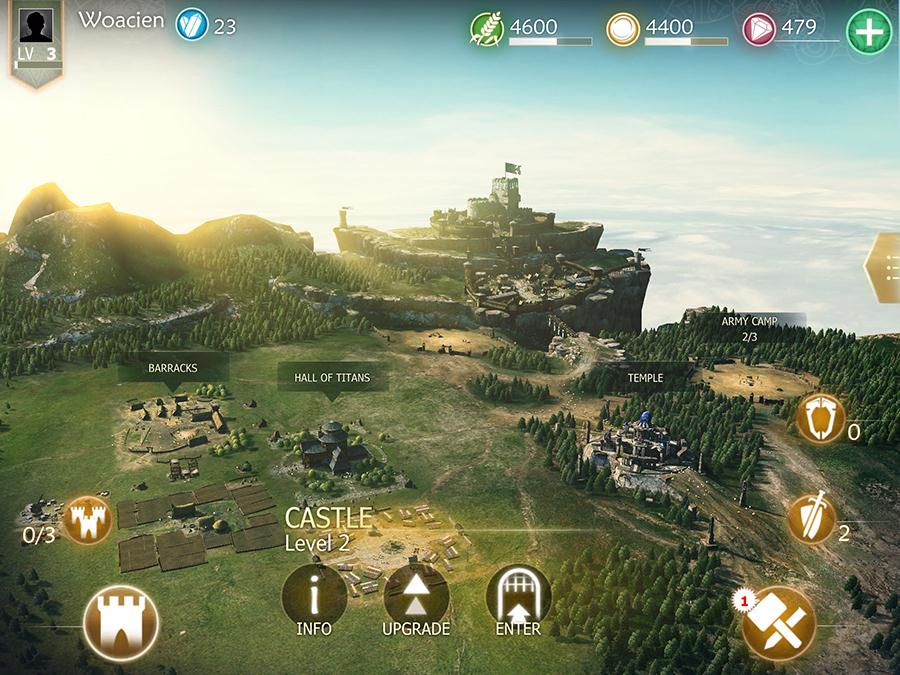Select the shield defense icon
Viewport: 900px width, 675px height.
[x=821, y=419]
